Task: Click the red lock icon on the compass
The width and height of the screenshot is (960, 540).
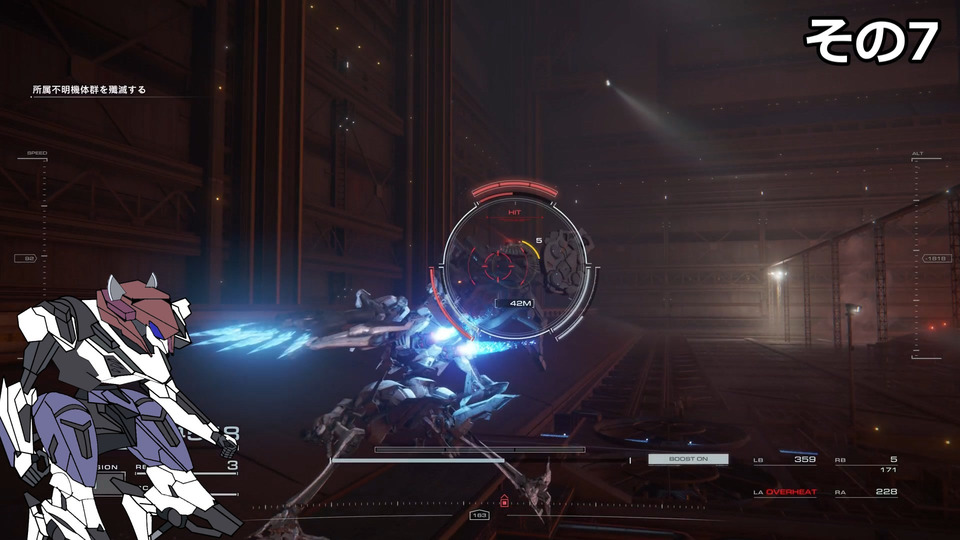Action: [504, 502]
